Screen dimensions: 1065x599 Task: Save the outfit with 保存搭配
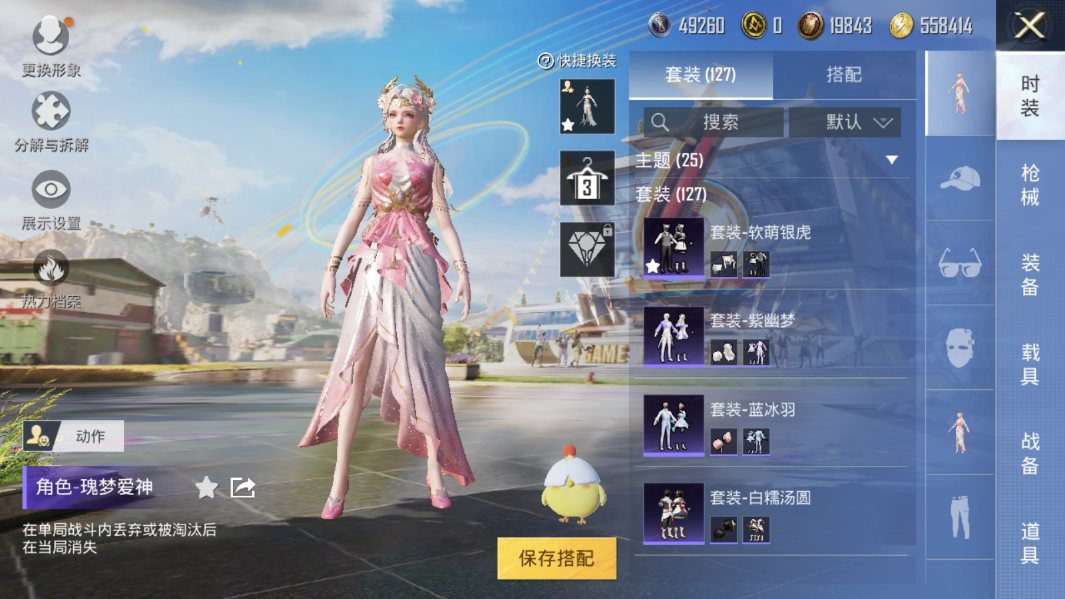pyautogui.click(x=556, y=558)
